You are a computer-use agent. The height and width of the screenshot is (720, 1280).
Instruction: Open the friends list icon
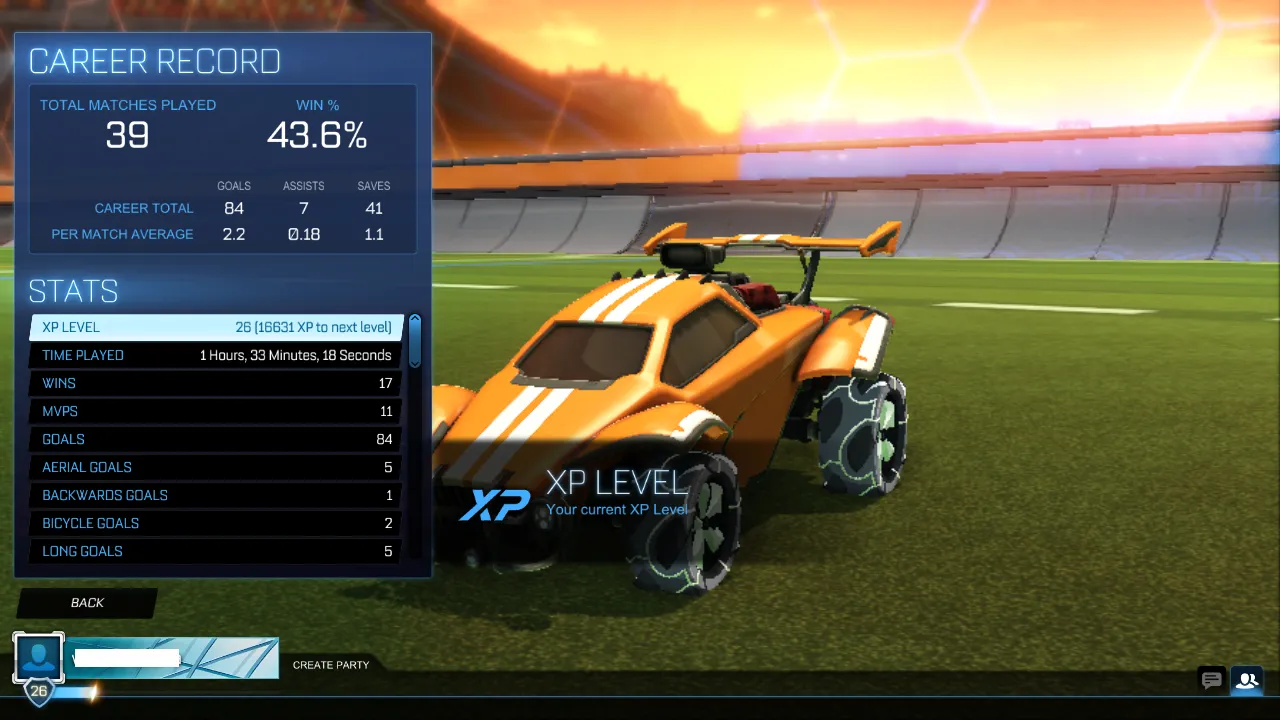(1246, 680)
